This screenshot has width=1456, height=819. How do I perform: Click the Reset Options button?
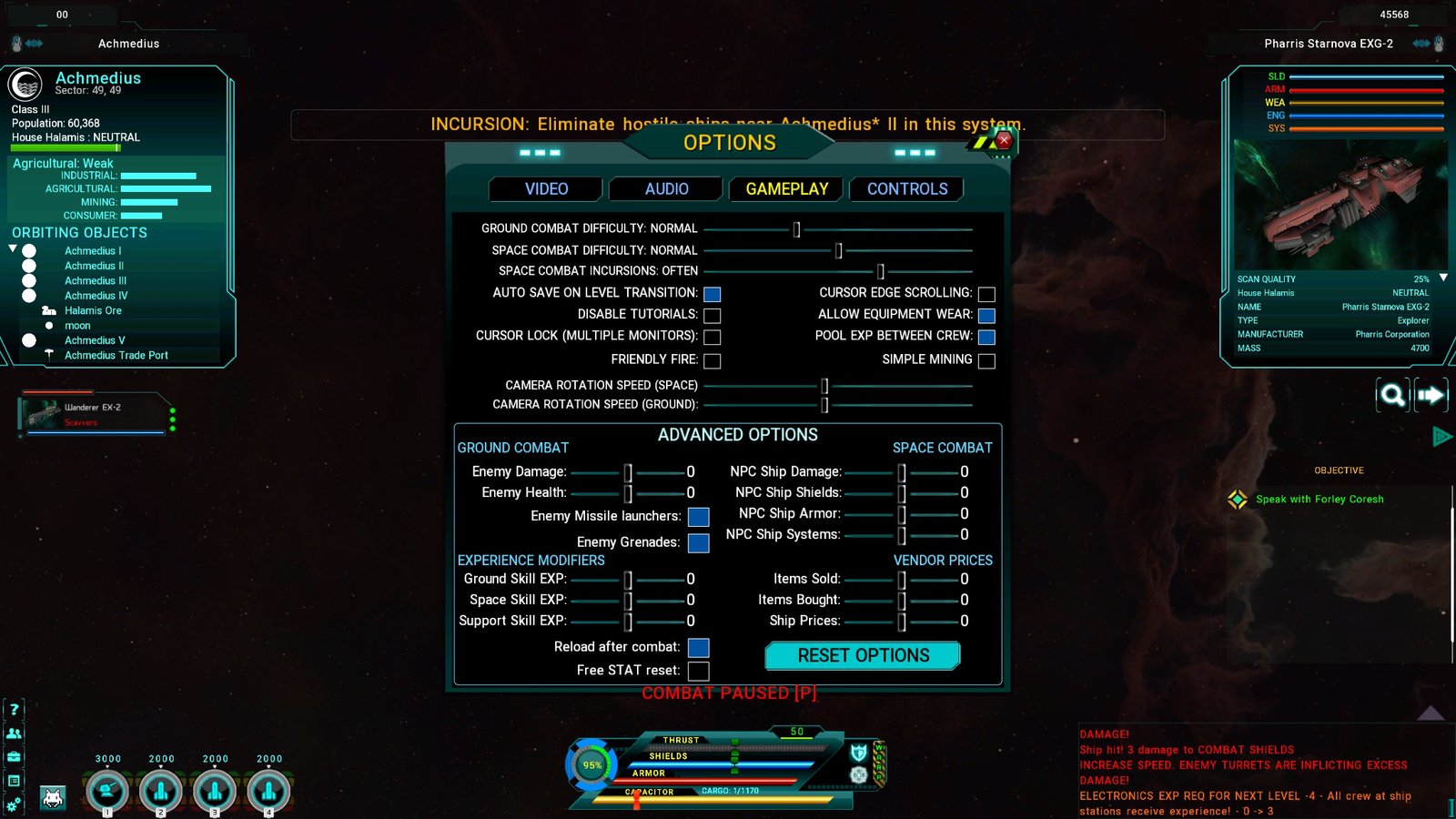point(863,656)
